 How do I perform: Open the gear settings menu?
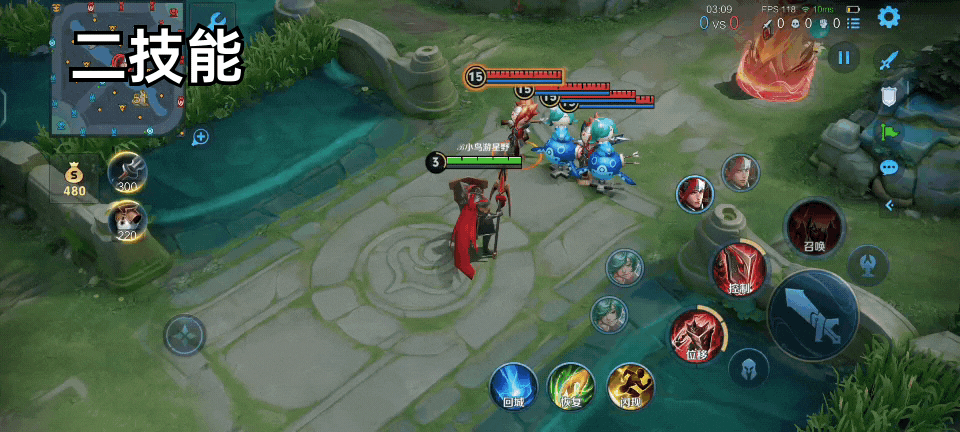pos(888,17)
